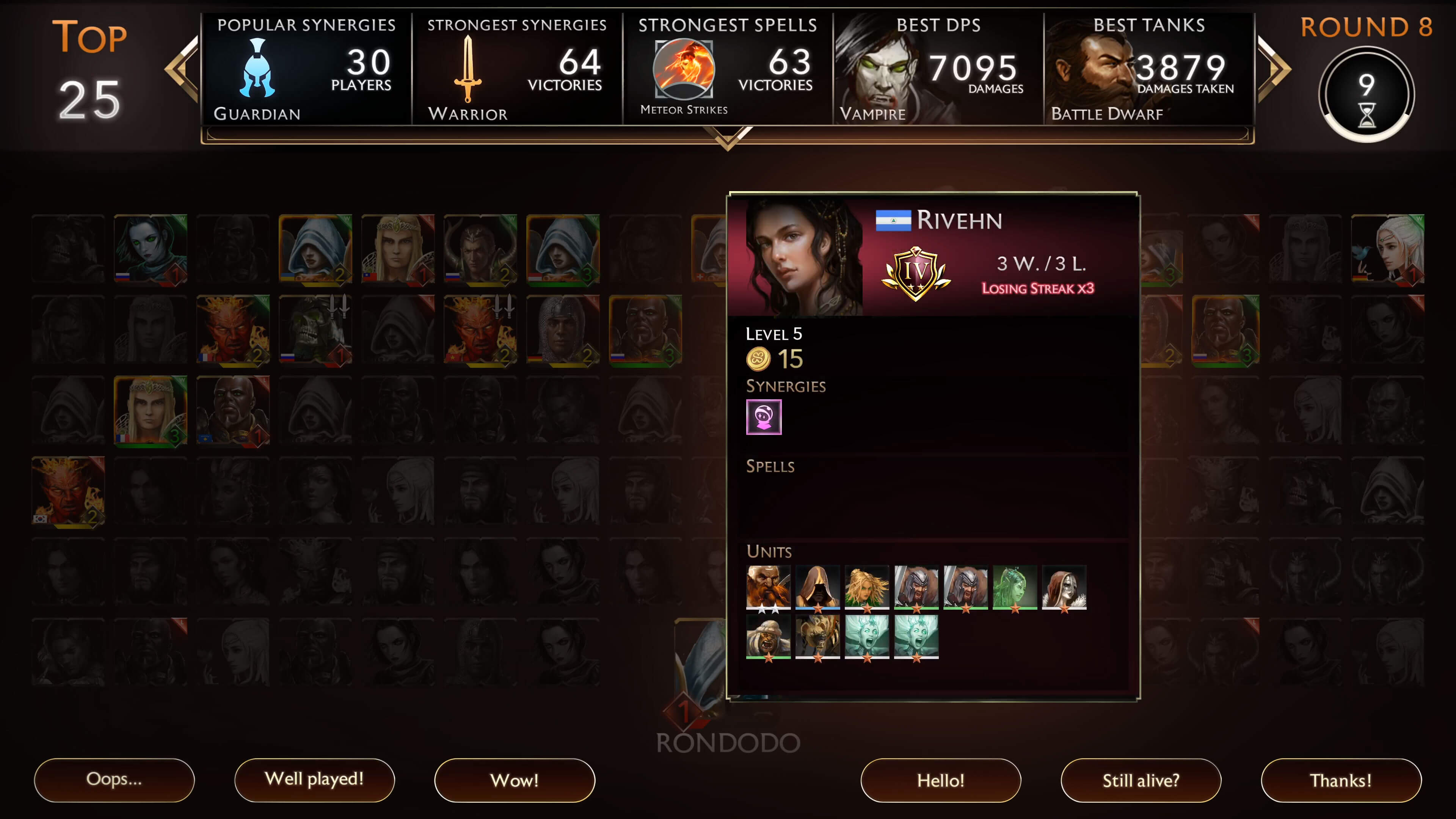
Task: Select the Strongest Synergies Warrior panel
Action: click(516, 69)
